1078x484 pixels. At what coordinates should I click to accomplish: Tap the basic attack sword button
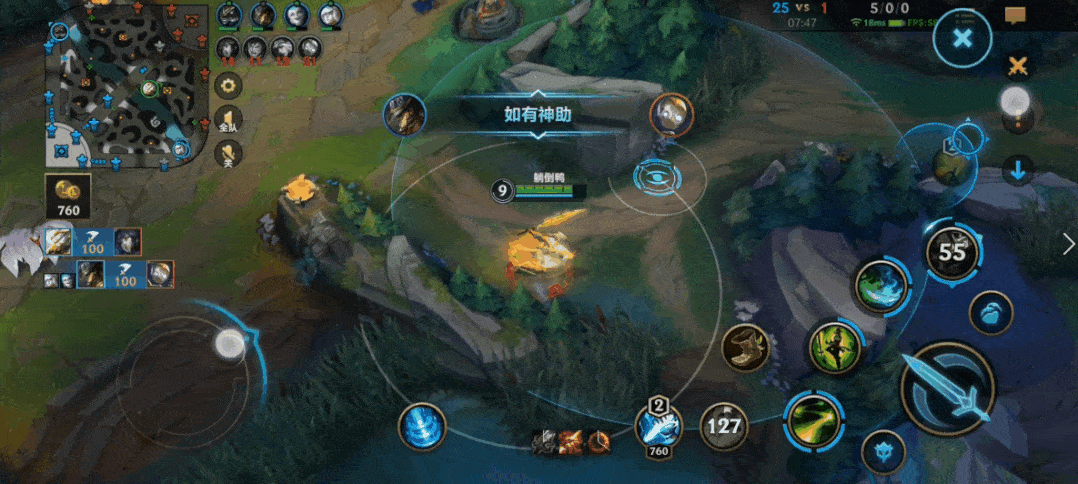(947, 390)
